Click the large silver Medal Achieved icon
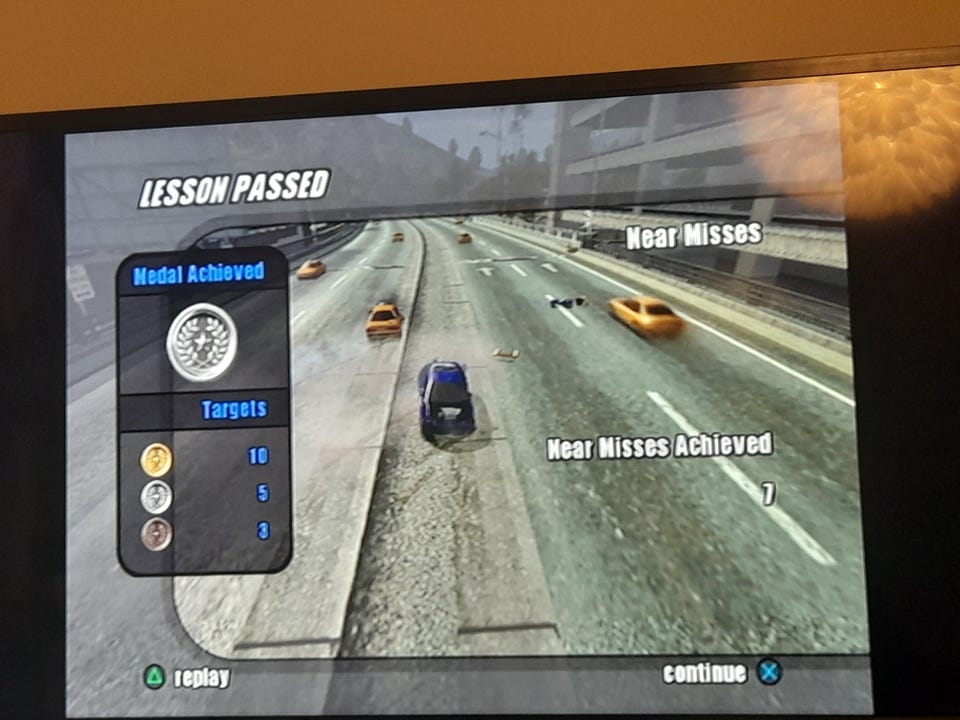 pyautogui.click(x=202, y=343)
